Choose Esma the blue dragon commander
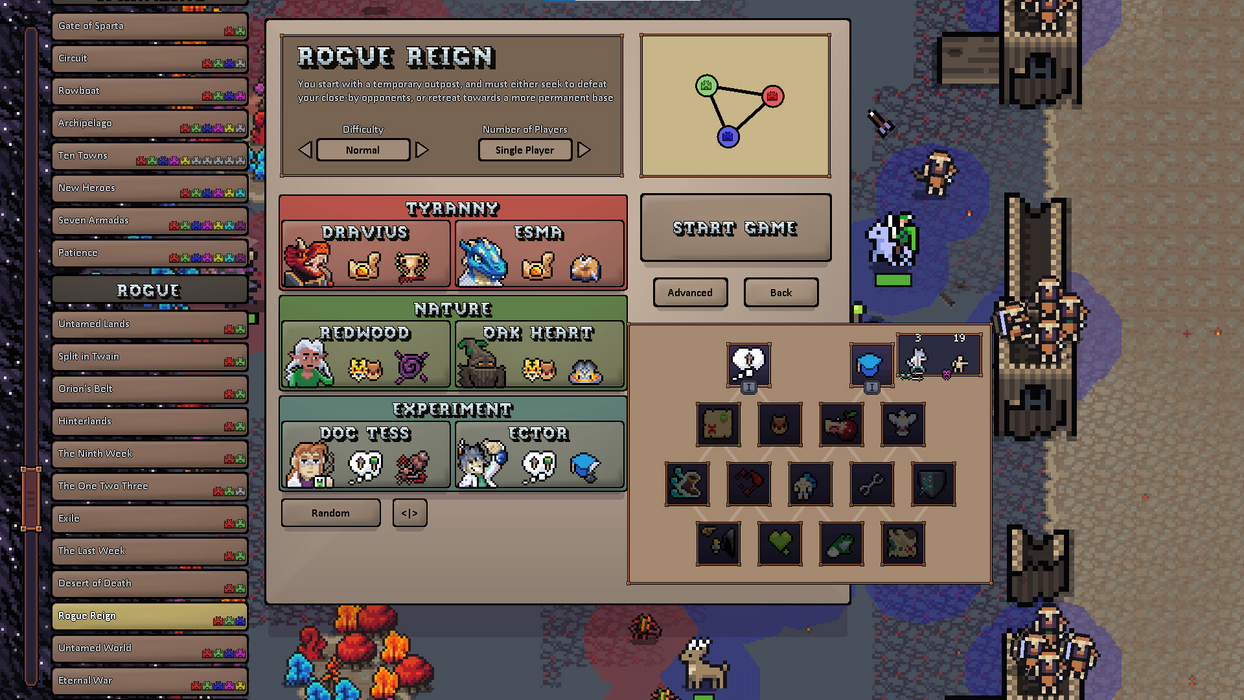Image resolution: width=1244 pixels, height=700 pixels. click(x=540, y=255)
